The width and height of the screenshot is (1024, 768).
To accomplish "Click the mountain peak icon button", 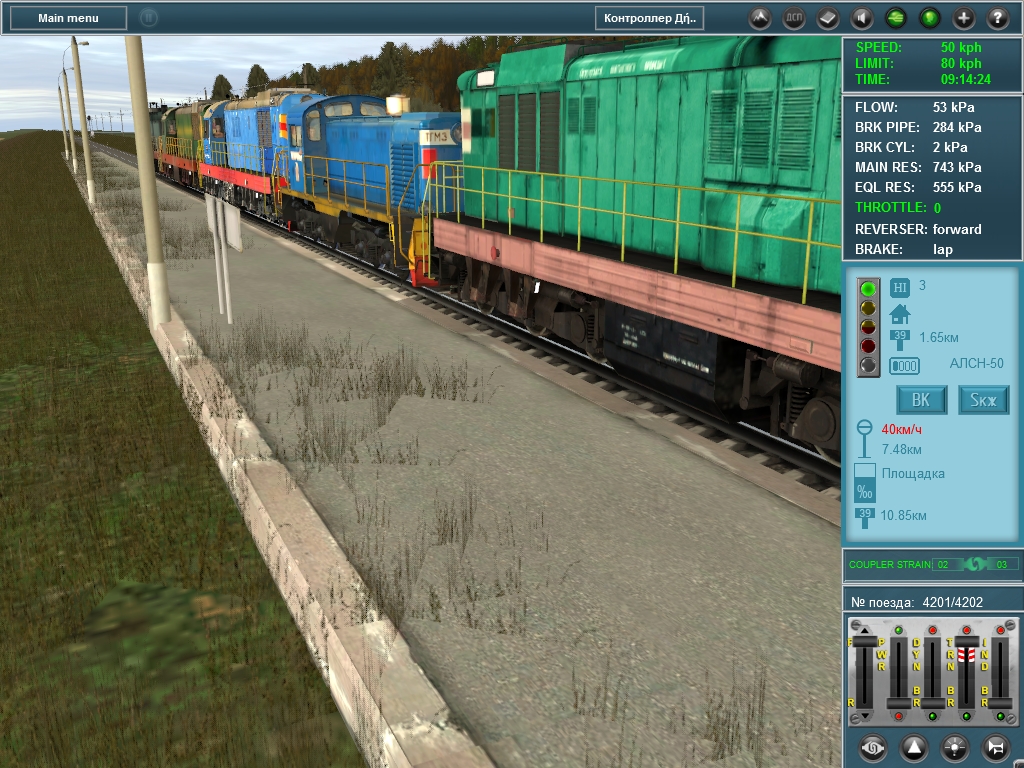I will [760, 18].
